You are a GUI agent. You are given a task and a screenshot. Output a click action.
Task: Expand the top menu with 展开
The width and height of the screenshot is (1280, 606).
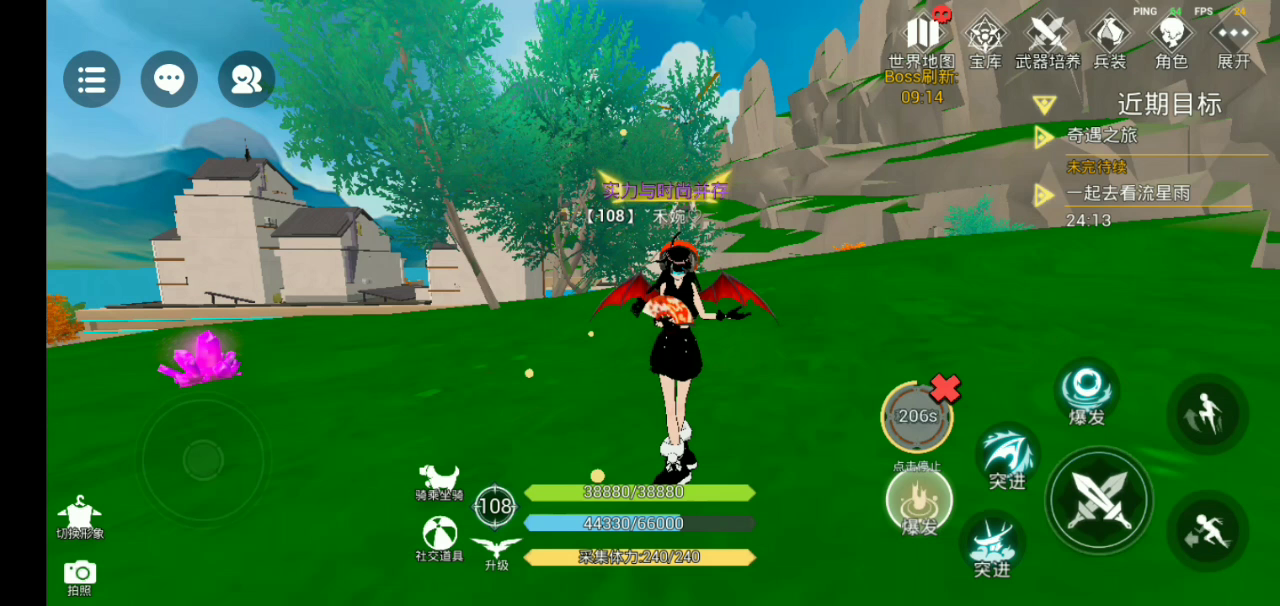(x=1233, y=40)
